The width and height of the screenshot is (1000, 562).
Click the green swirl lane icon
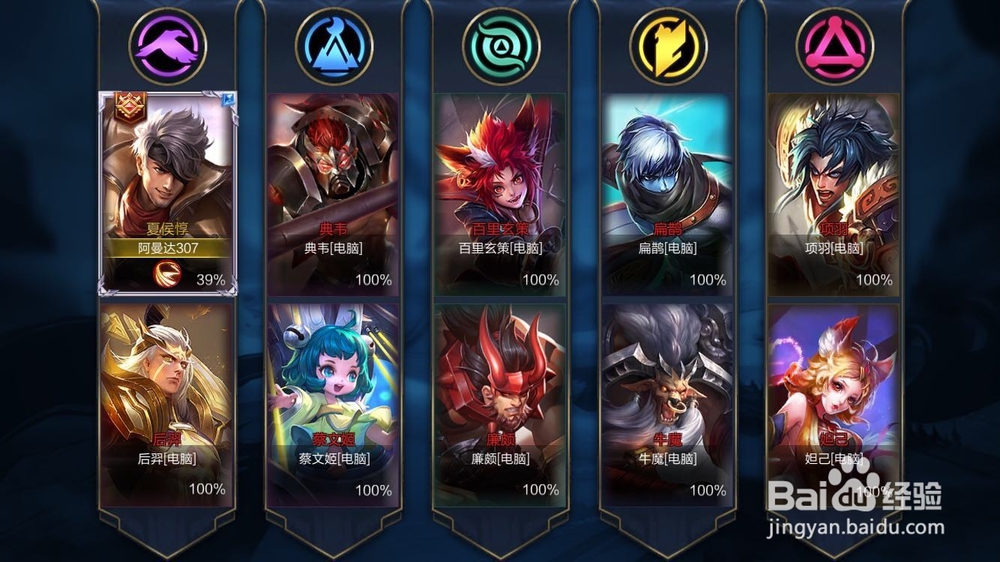[501, 45]
